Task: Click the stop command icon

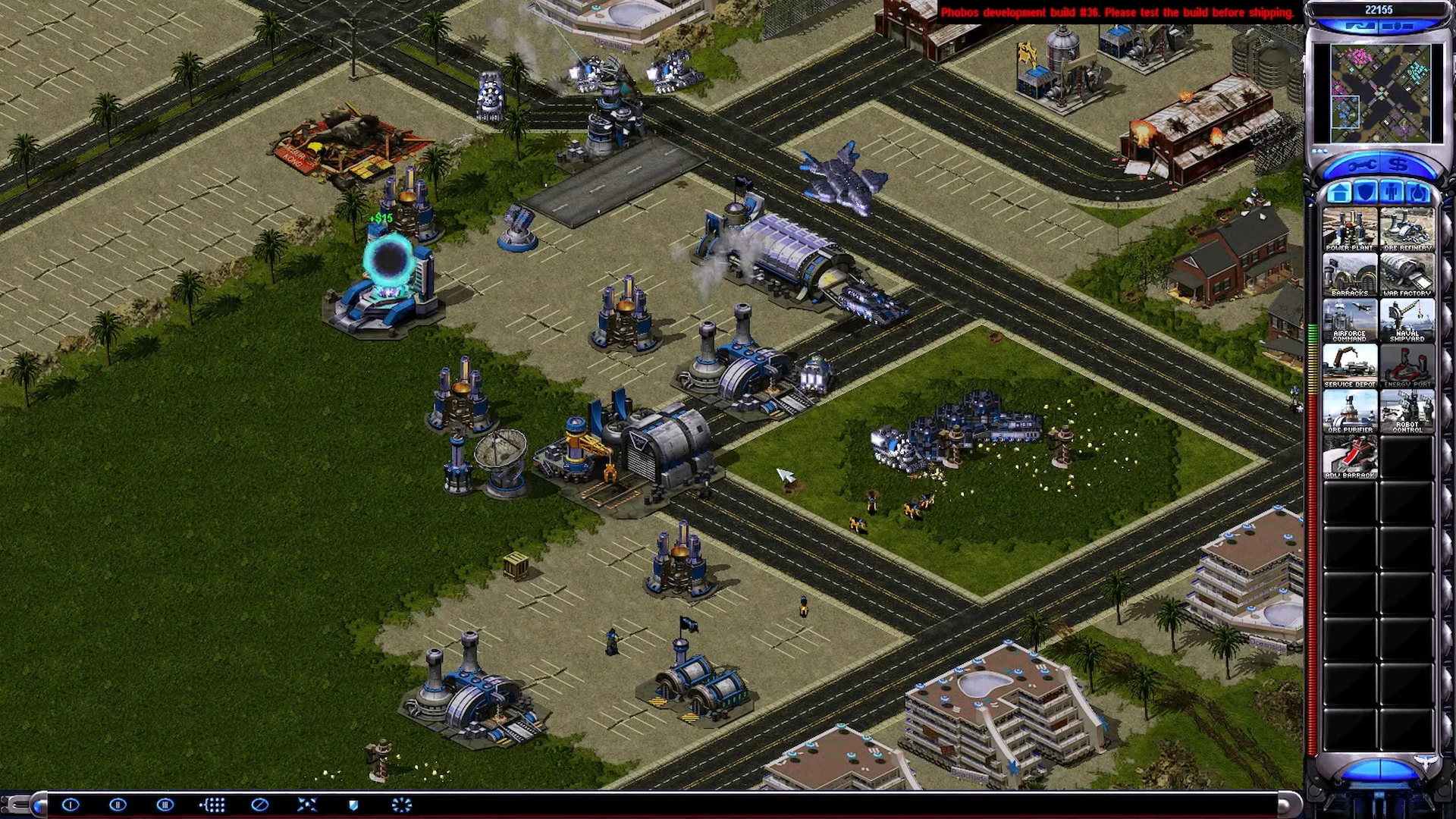Action: point(259,805)
